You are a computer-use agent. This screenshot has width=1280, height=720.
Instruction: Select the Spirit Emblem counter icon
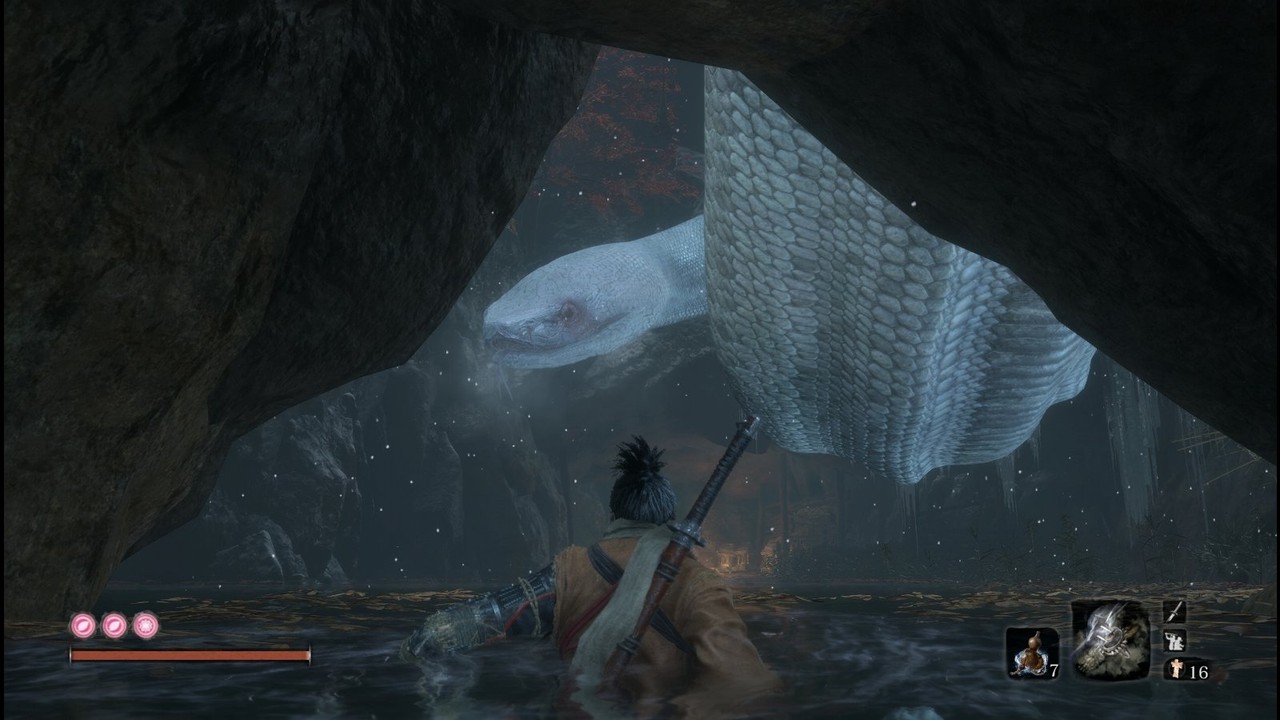(1175, 669)
